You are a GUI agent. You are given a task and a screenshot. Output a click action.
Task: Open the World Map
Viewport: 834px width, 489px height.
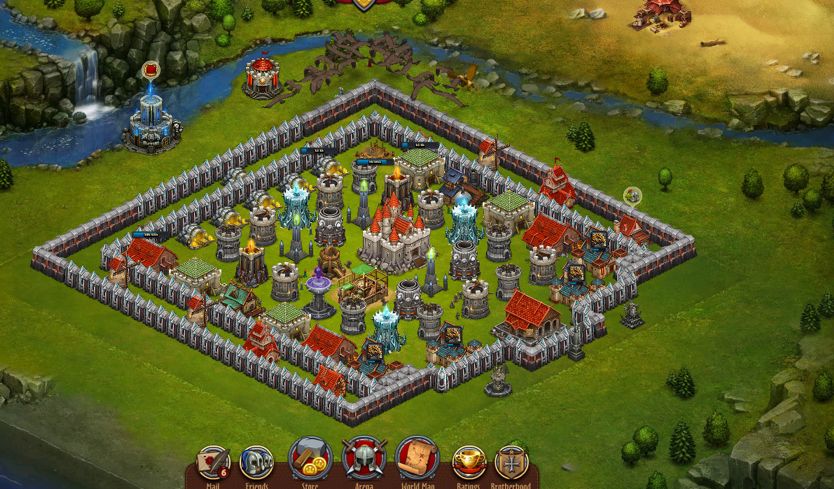[x=417, y=459]
